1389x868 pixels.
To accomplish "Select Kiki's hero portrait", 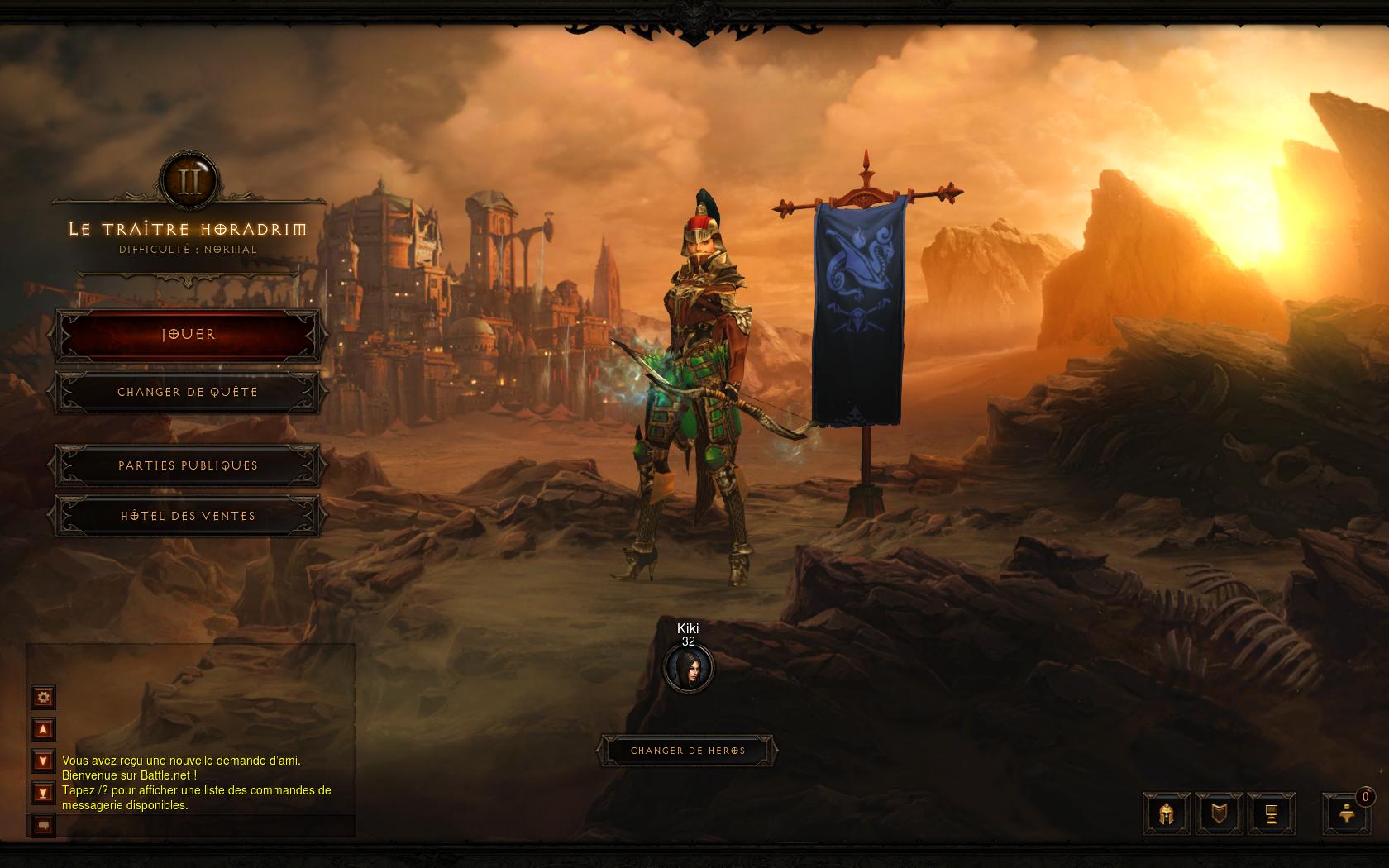I will (688, 669).
